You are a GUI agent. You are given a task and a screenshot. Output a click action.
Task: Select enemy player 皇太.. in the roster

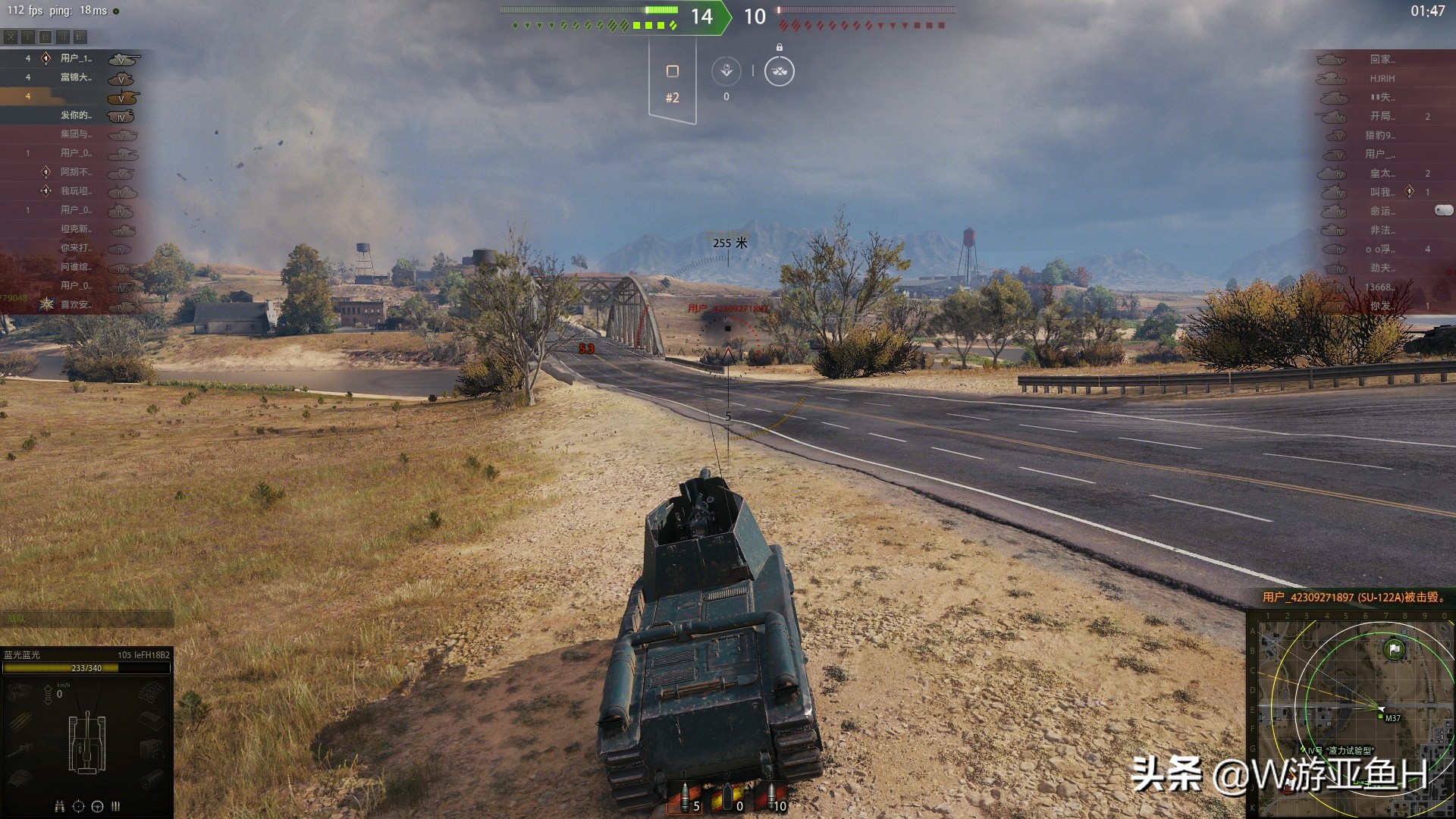1382,173
